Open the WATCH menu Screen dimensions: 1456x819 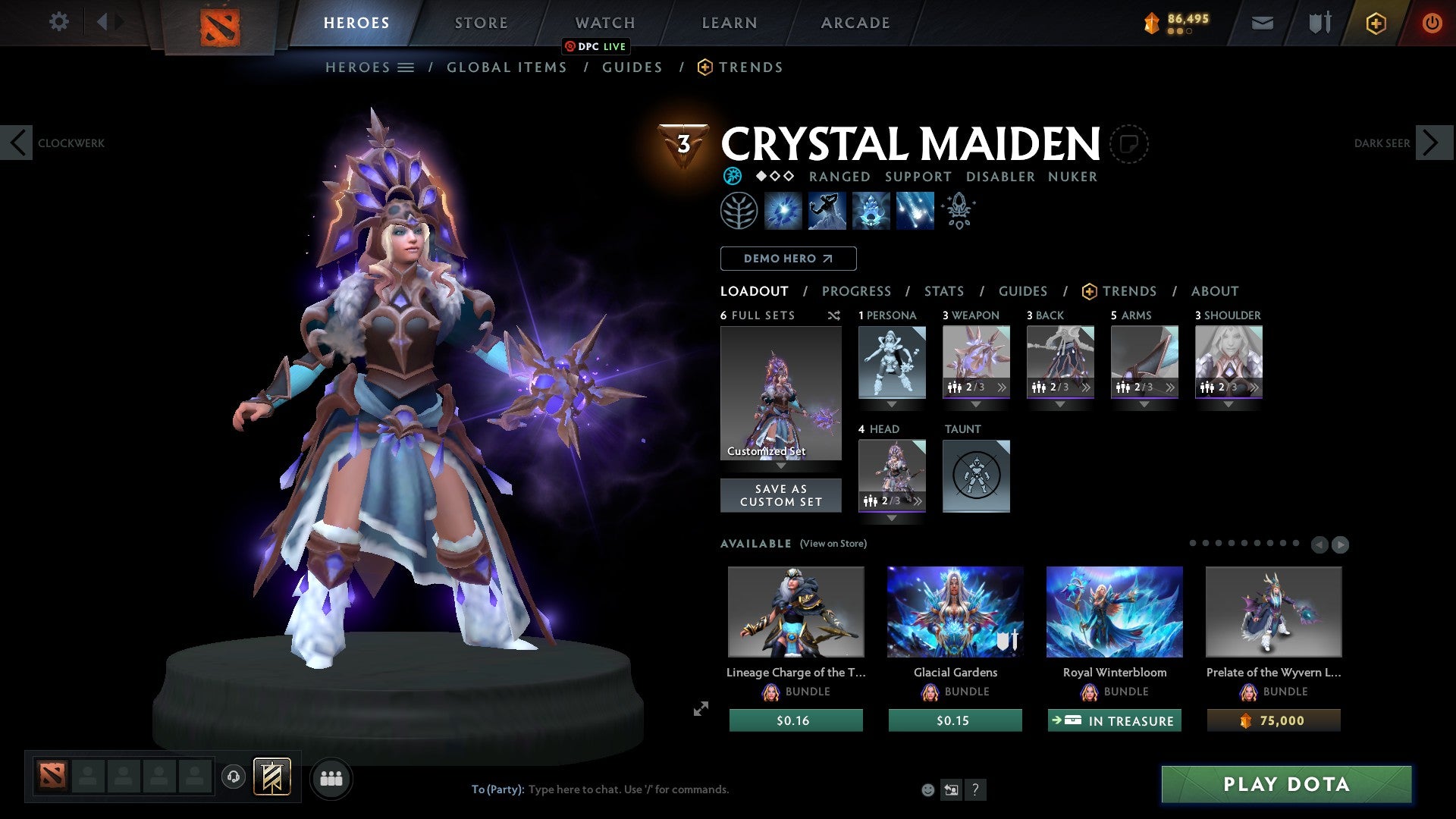click(604, 22)
